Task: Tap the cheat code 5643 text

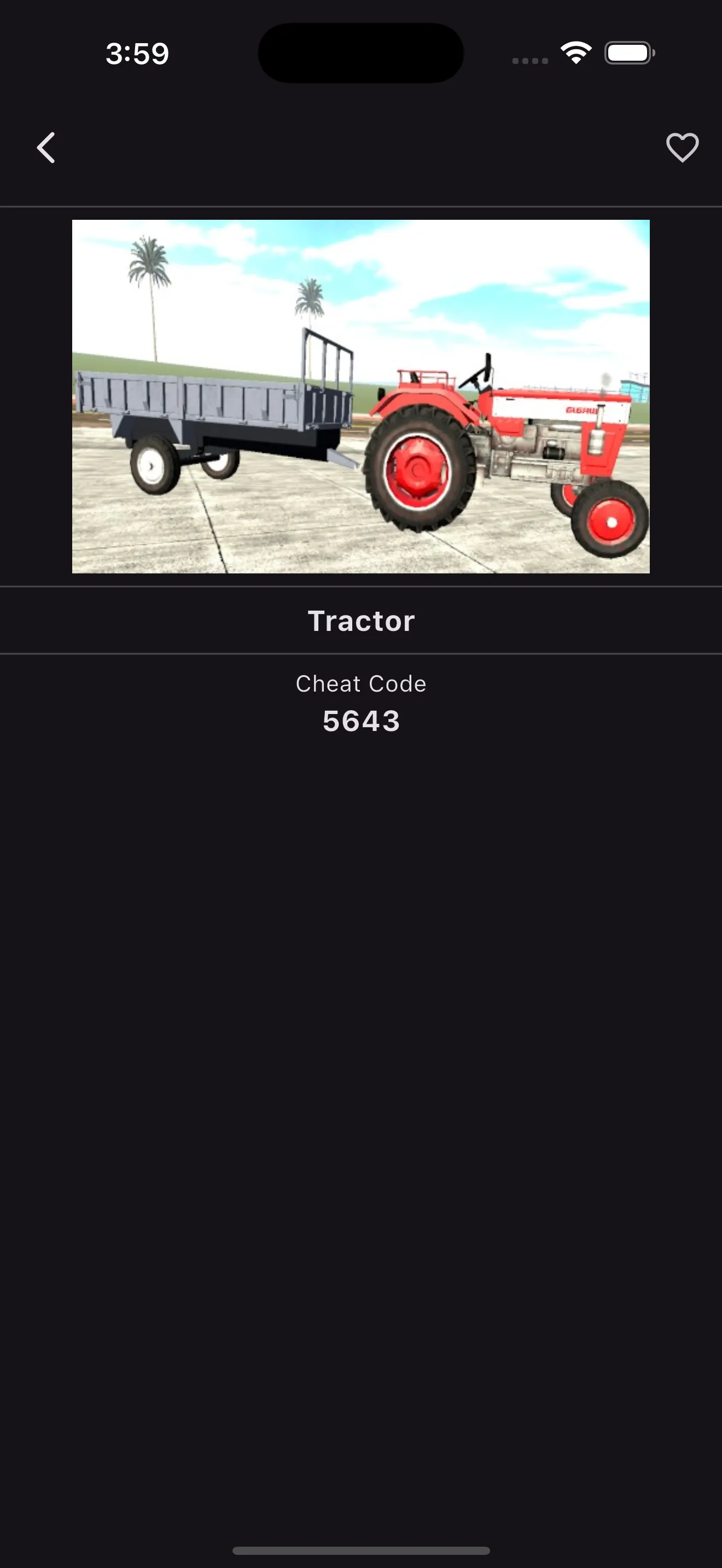Action: [x=361, y=721]
